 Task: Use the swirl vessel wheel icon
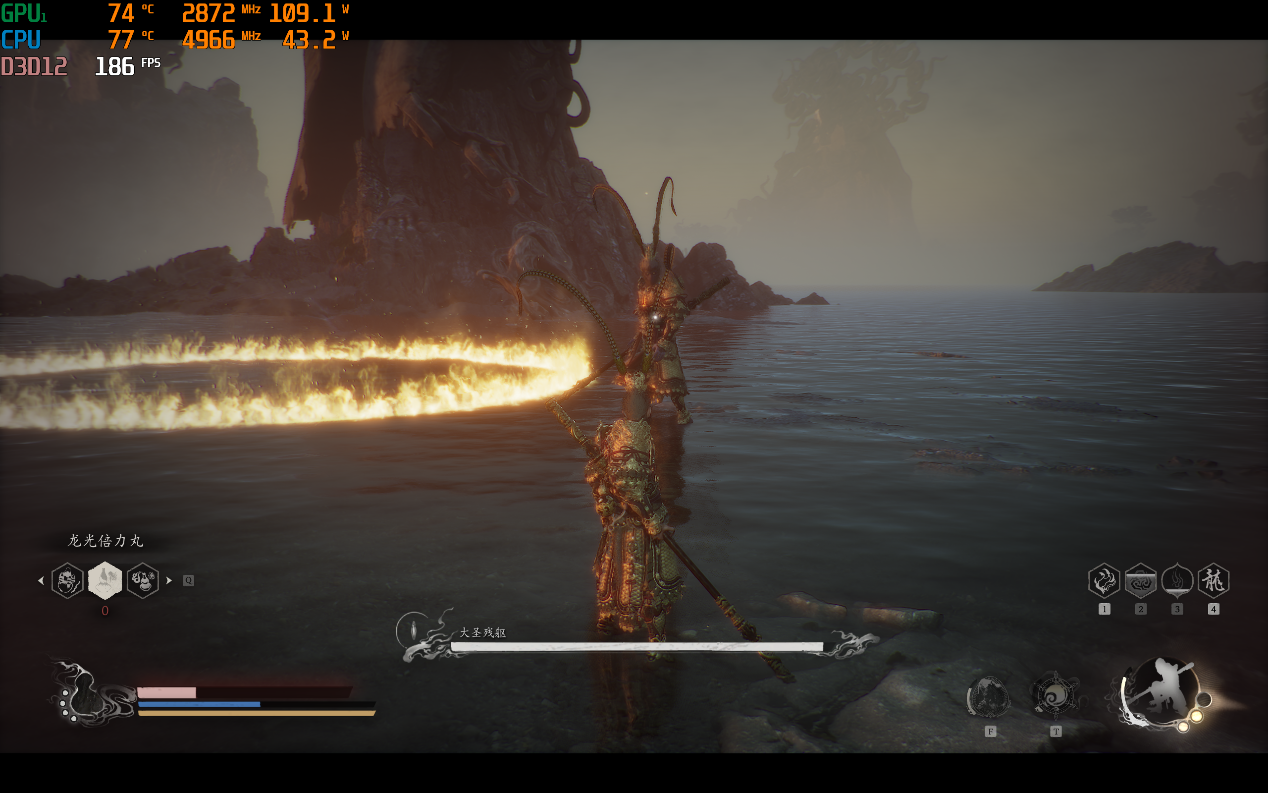pyautogui.click(x=1054, y=696)
